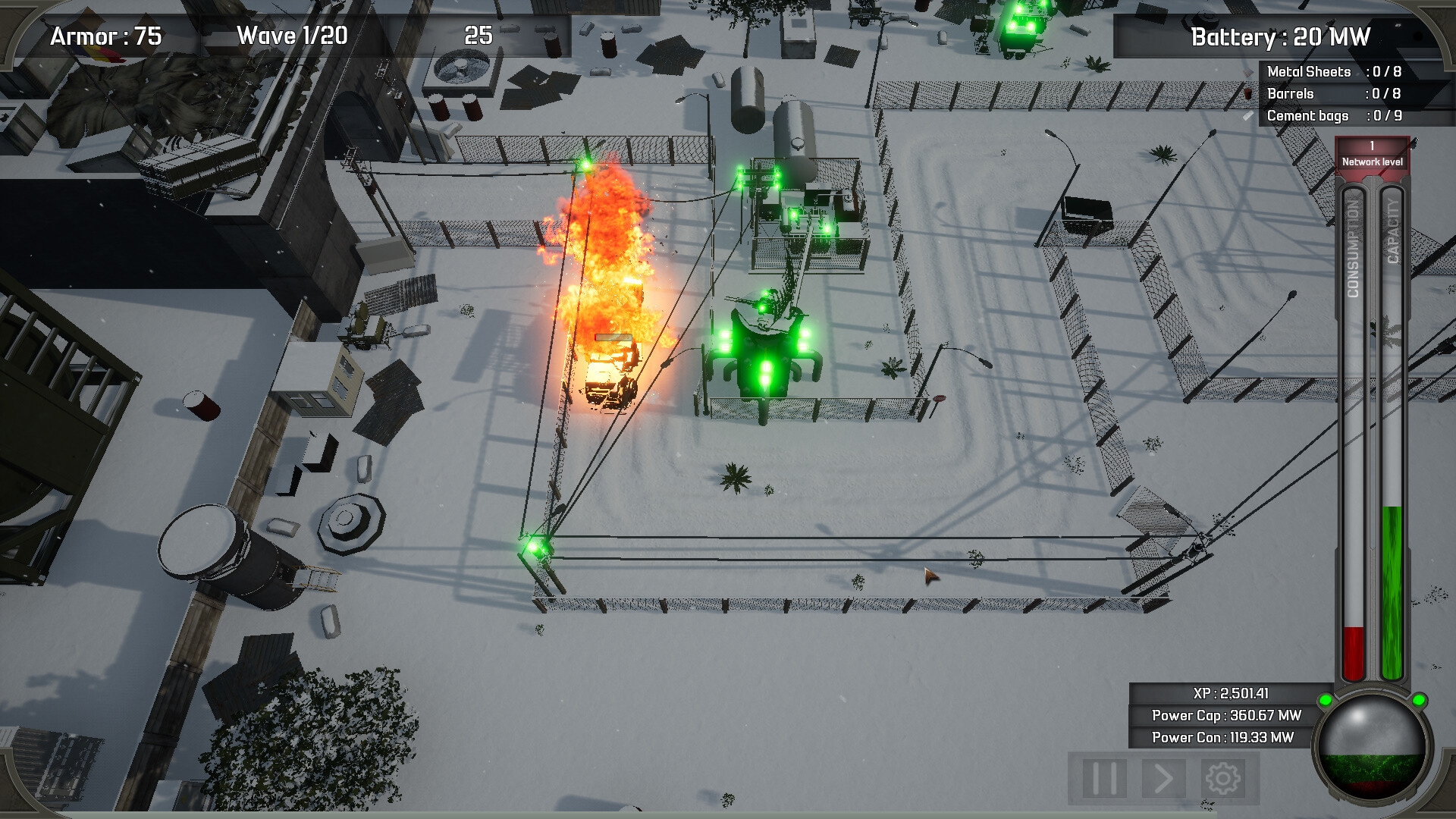Click the right-arrow play button
This screenshot has height=819, width=1456.
click(1163, 778)
